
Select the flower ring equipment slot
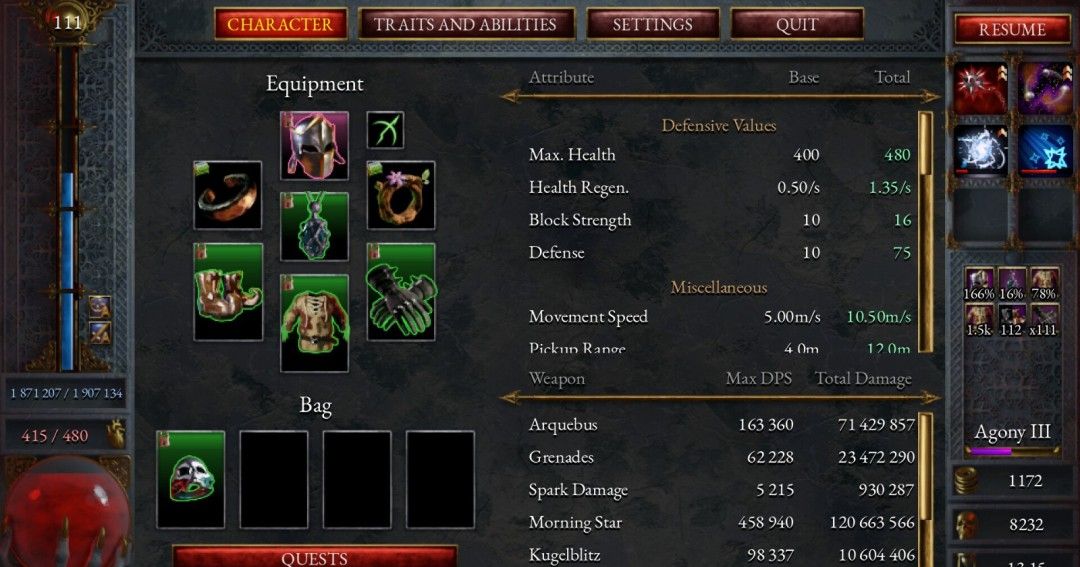click(x=400, y=195)
